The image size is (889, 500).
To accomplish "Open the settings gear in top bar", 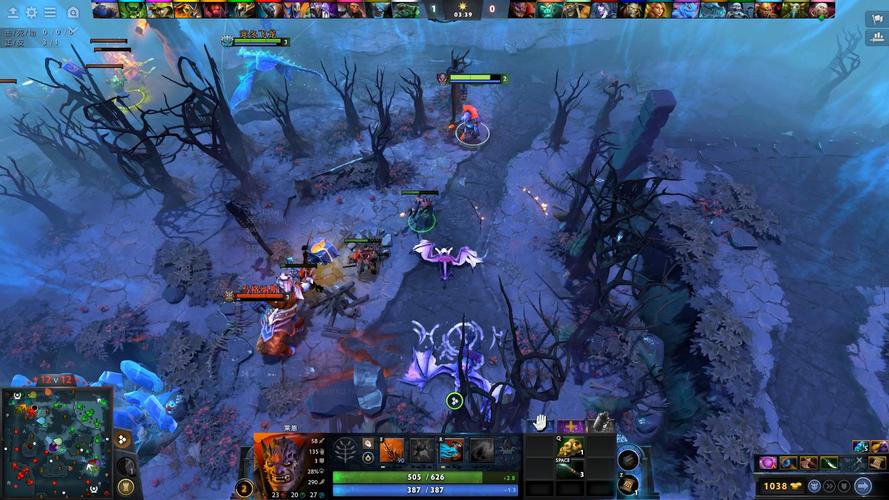I will (x=31, y=12).
